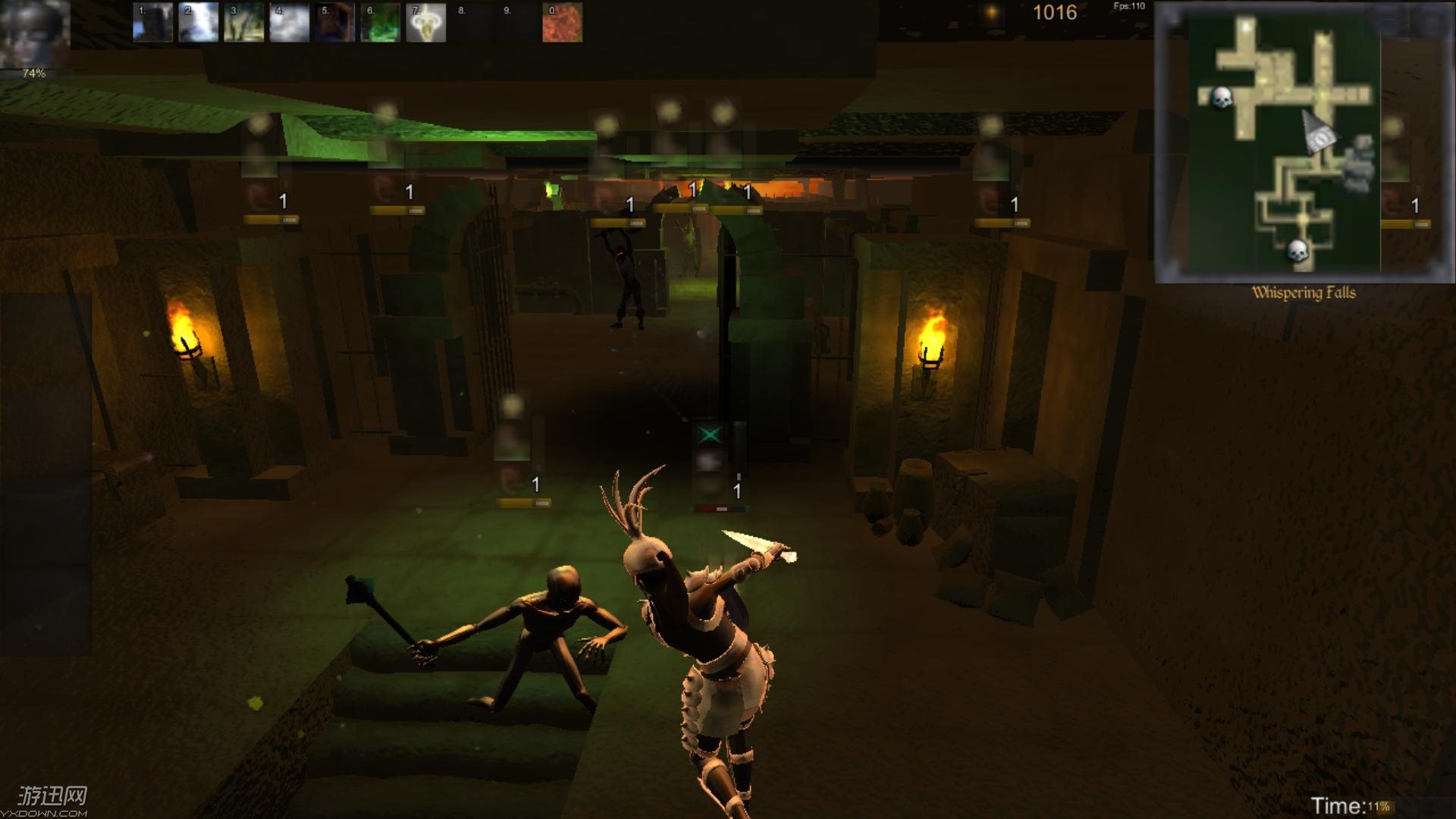This screenshot has width=1456, height=819.
Task: Click the character portrait
Action: click(35, 34)
